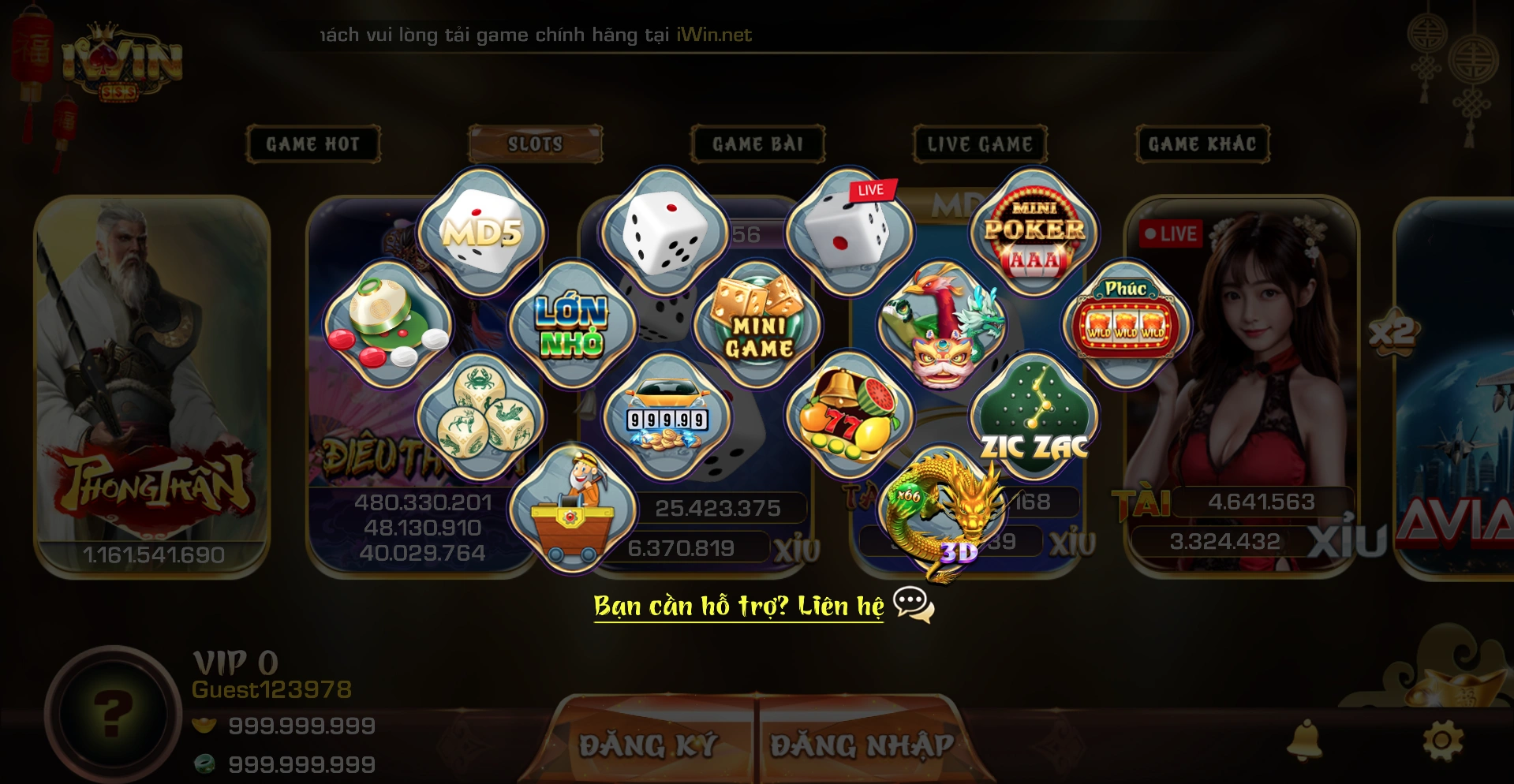The width and height of the screenshot is (1514, 784).
Task: Select the GAME BÀI tab
Action: (758, 144)
